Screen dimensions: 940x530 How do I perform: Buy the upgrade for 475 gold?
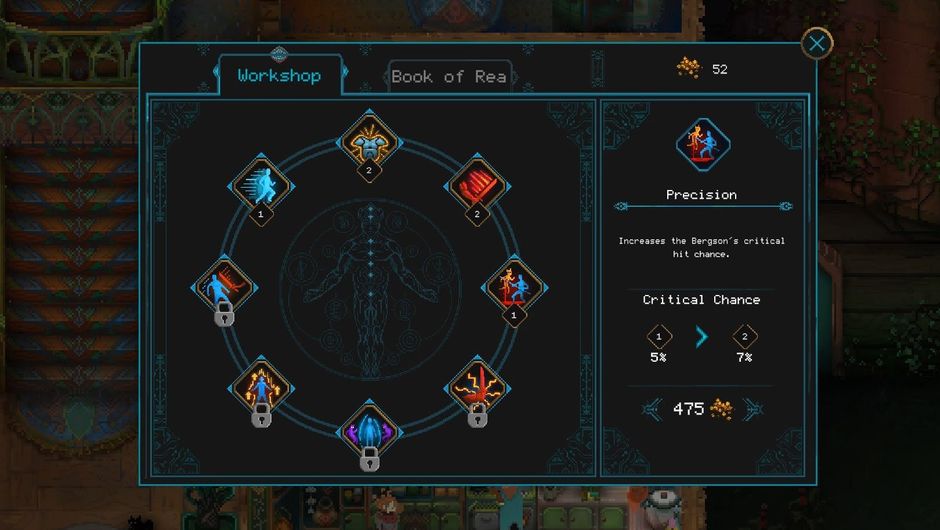[x=701, y=409]
